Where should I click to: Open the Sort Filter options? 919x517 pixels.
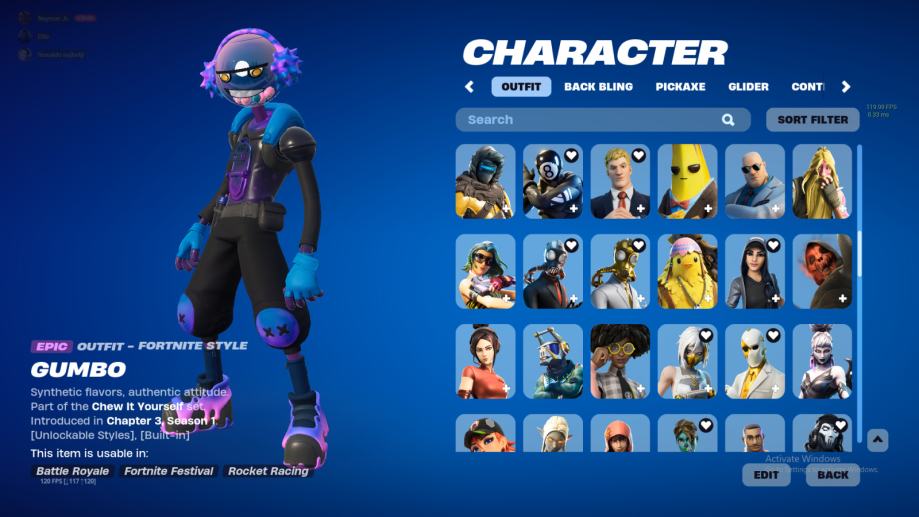(812, 120)
